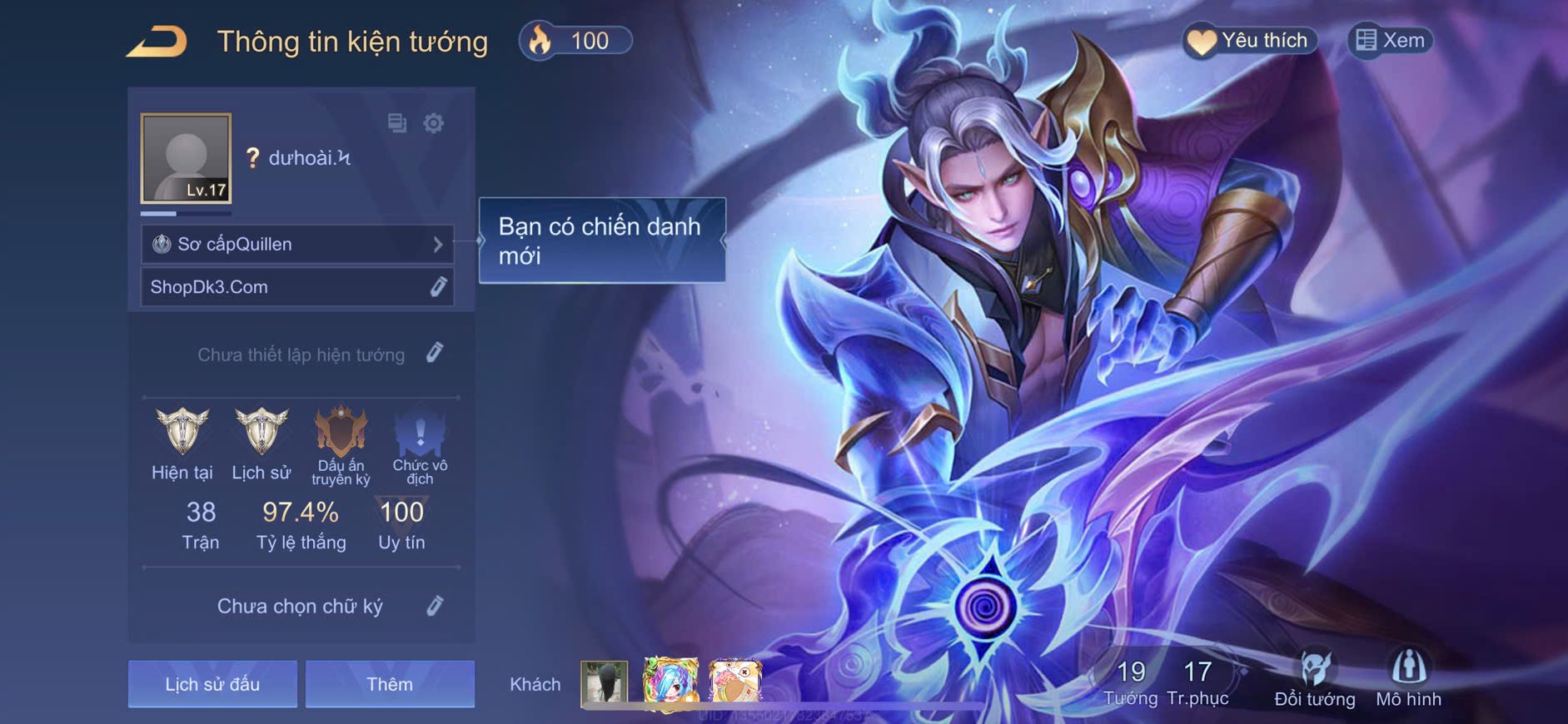Screen dimensions: 1568x724
Task: Select the dark-haired visitor avatar
Action: pos(604,682)
